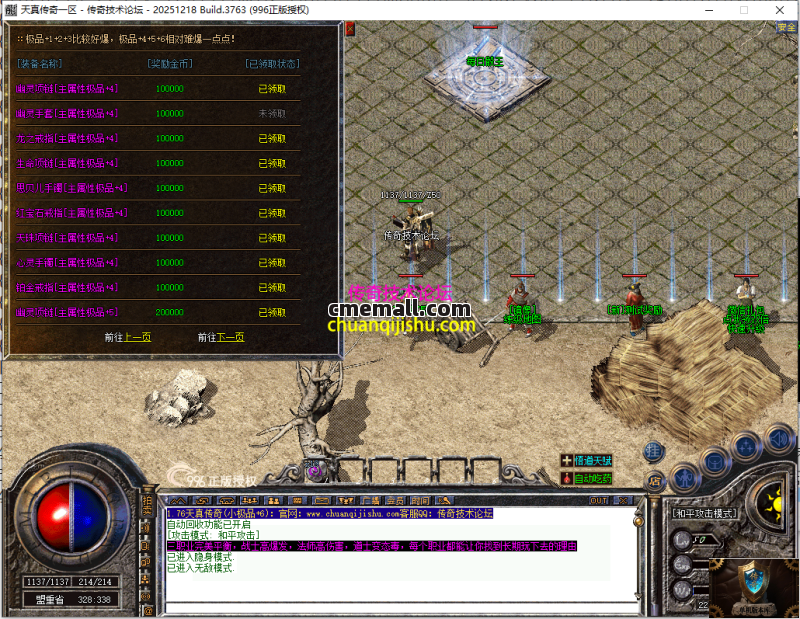Switch the 和平攻击模式 attack mode label
Image resolution: width=800 pixels, height=619 pixels.
(x=703, y=513)
